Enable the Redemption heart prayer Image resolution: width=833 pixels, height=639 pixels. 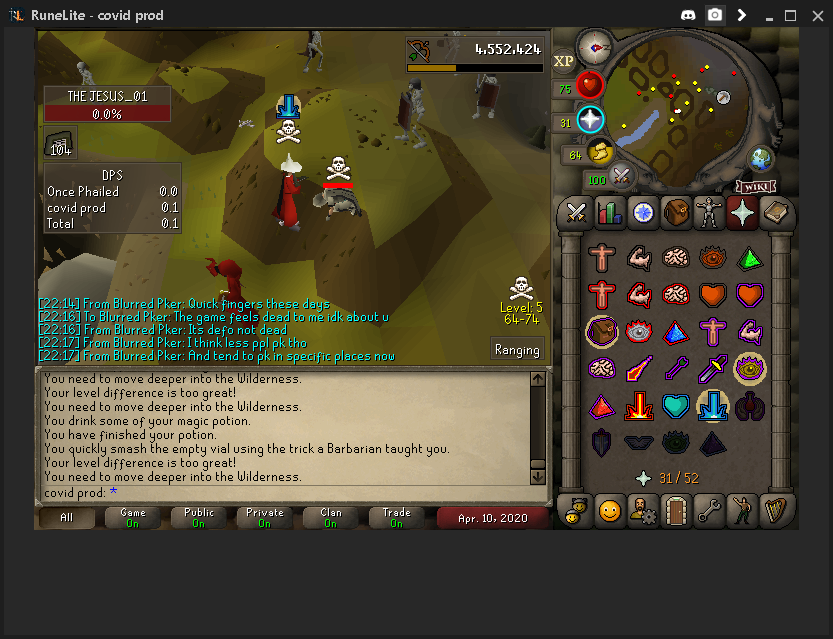click(x=676, y=407)
